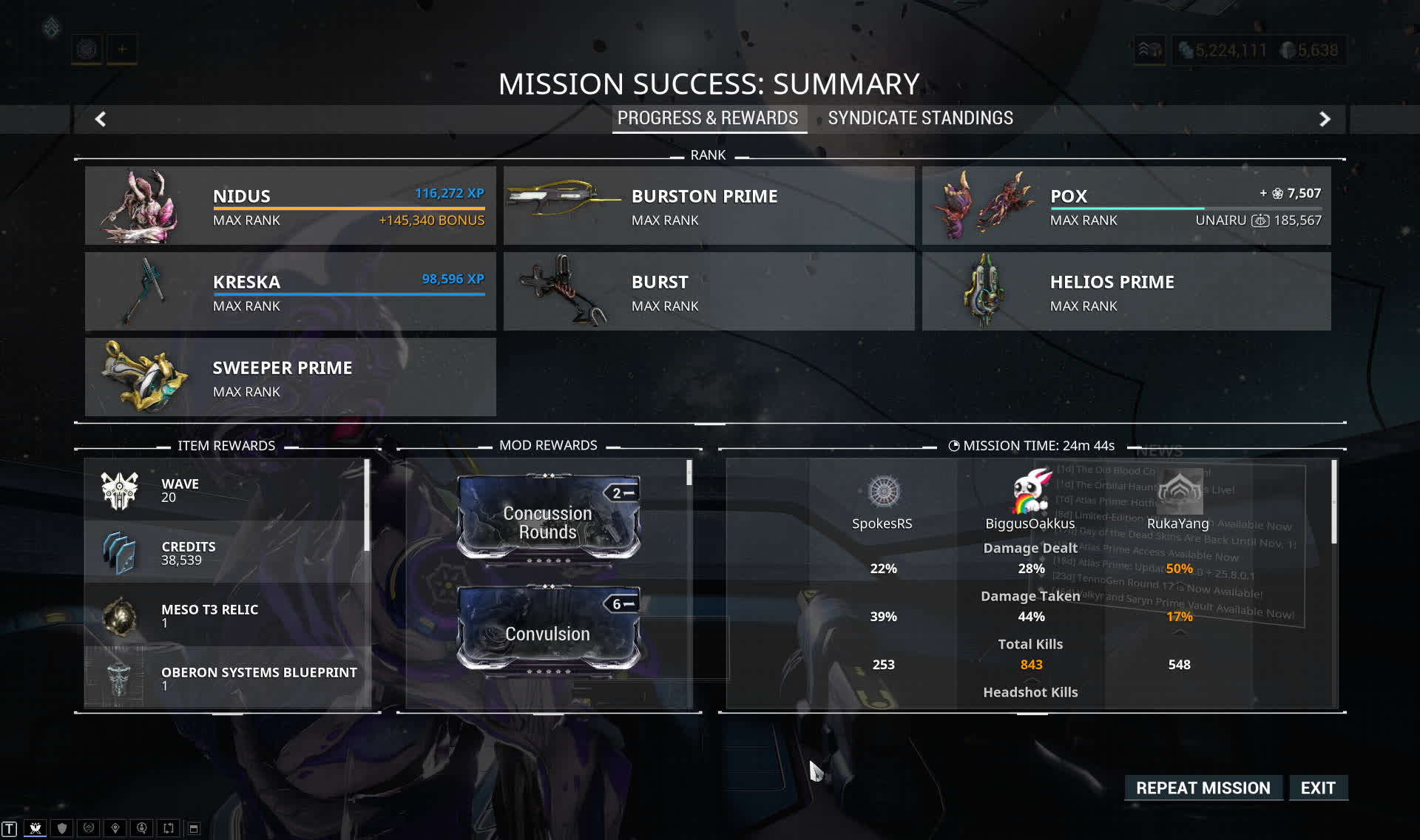This screenshot has height=840, width=1420.
Task: Choose the Burston Prime rank tile
Action: pyautogui.click(x=709, y=206)
